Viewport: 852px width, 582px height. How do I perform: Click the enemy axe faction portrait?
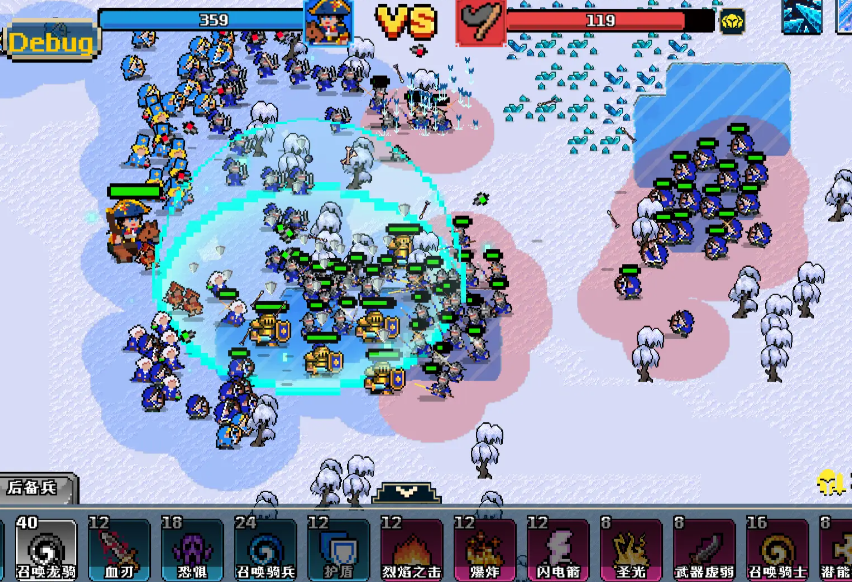480,22
